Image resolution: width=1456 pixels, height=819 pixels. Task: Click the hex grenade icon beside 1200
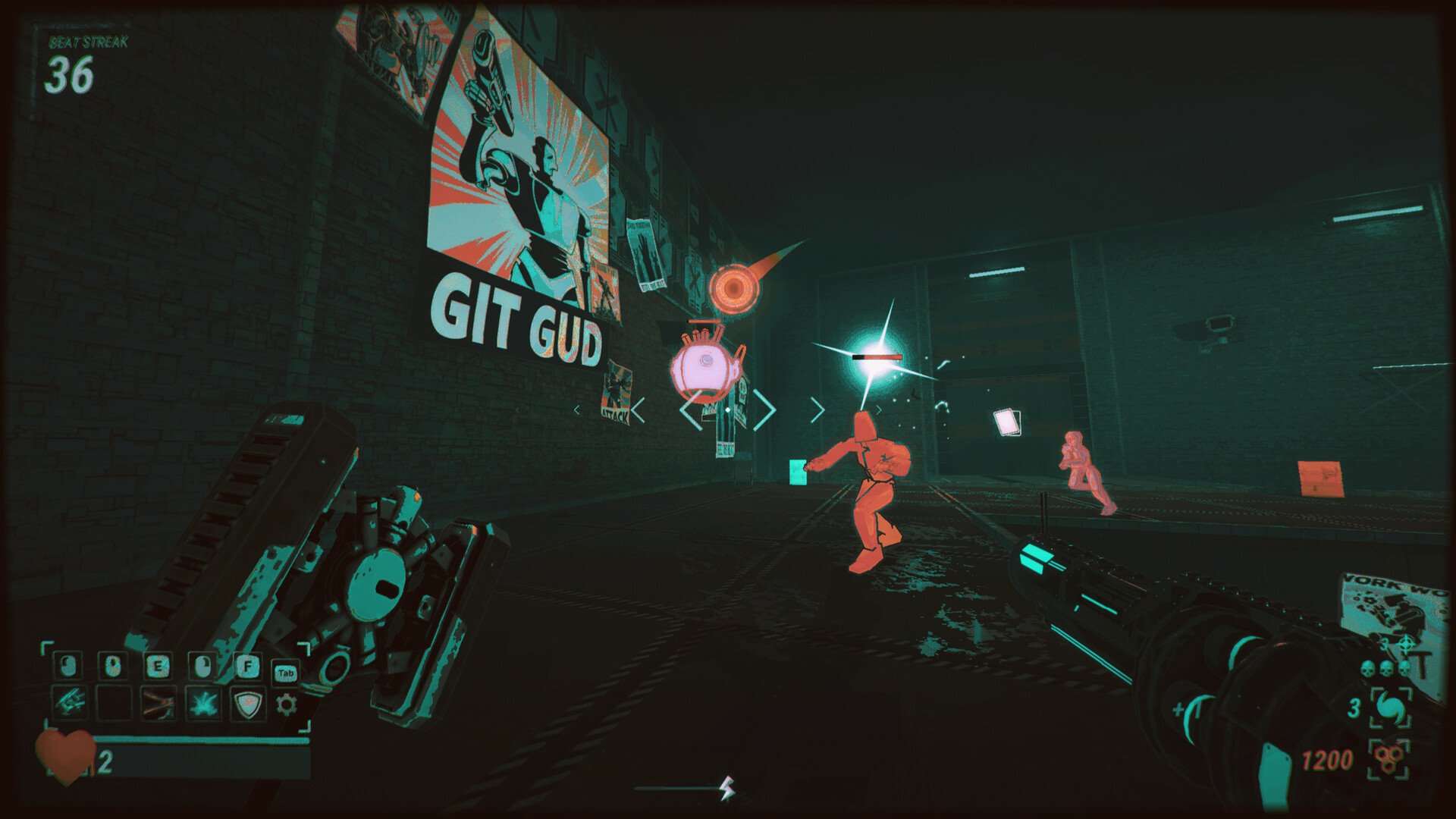(1389, 758)
